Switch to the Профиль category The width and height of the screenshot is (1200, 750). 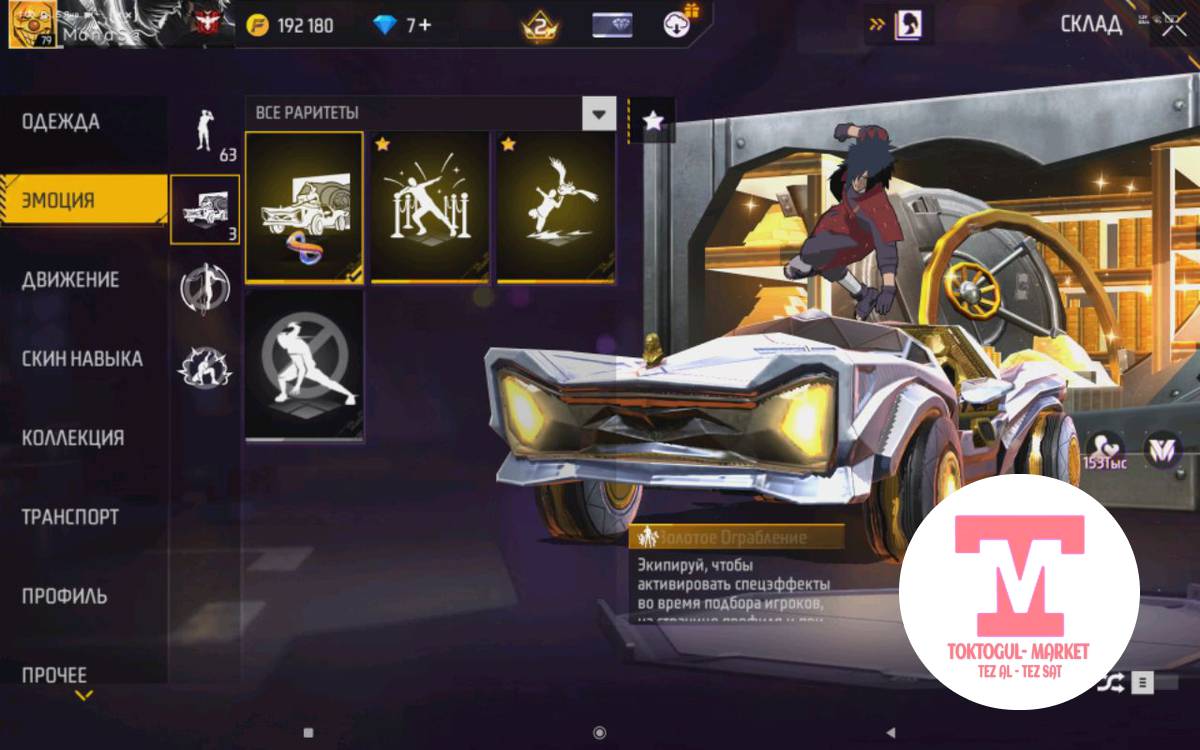click(x=64, y=596)
